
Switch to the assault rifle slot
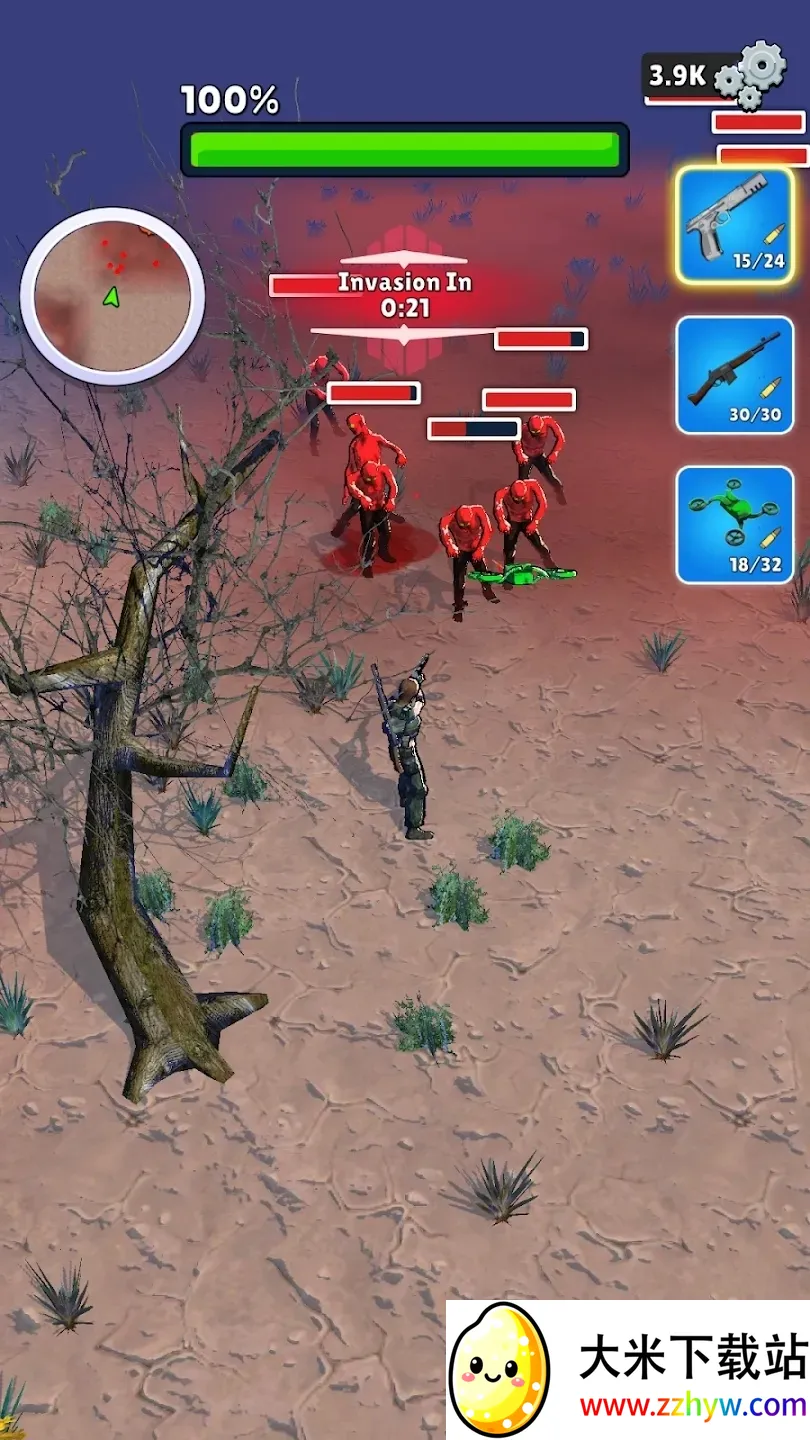(x=735, y=375)
